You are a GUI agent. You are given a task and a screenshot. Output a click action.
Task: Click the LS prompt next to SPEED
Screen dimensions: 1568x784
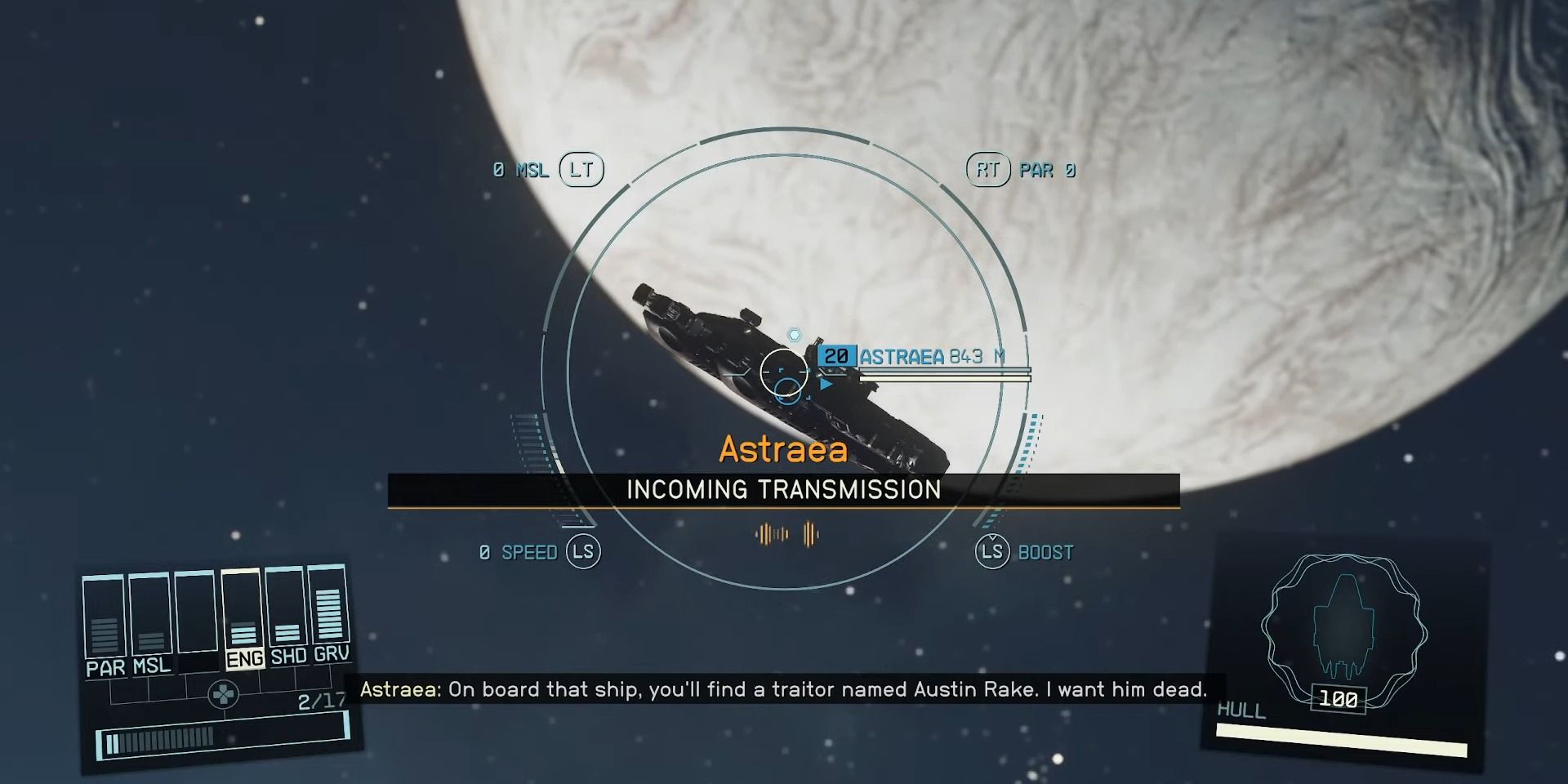point(584,551)
